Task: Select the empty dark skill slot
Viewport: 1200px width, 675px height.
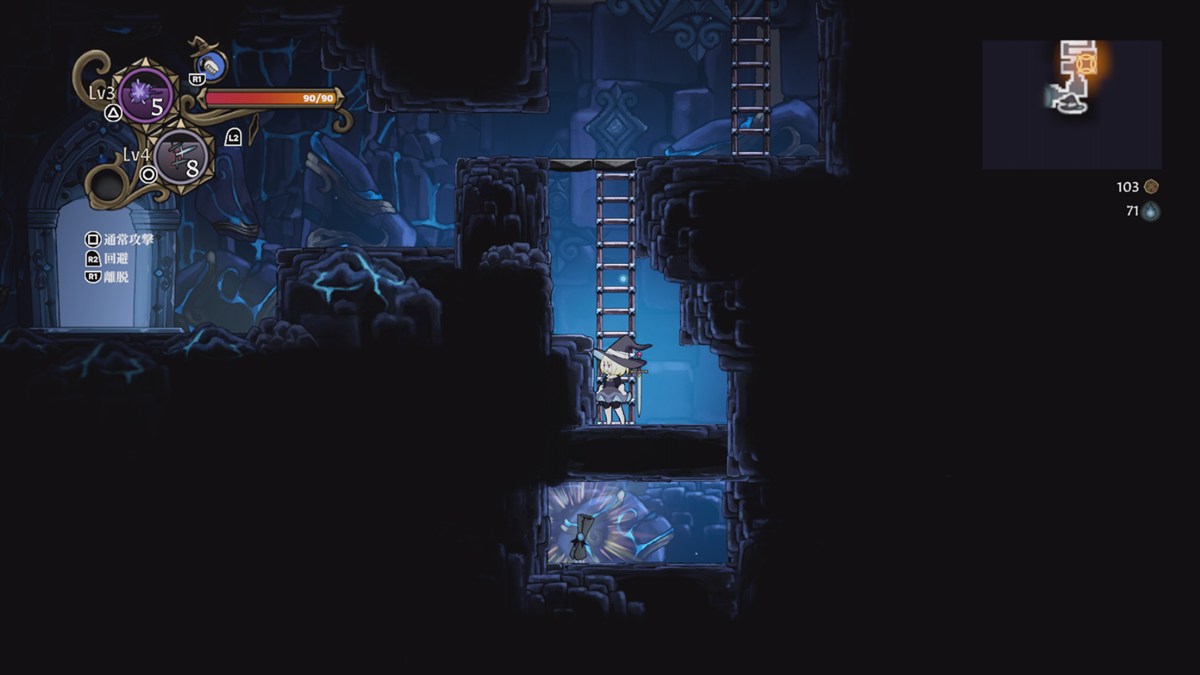Action: click(108, 184)
